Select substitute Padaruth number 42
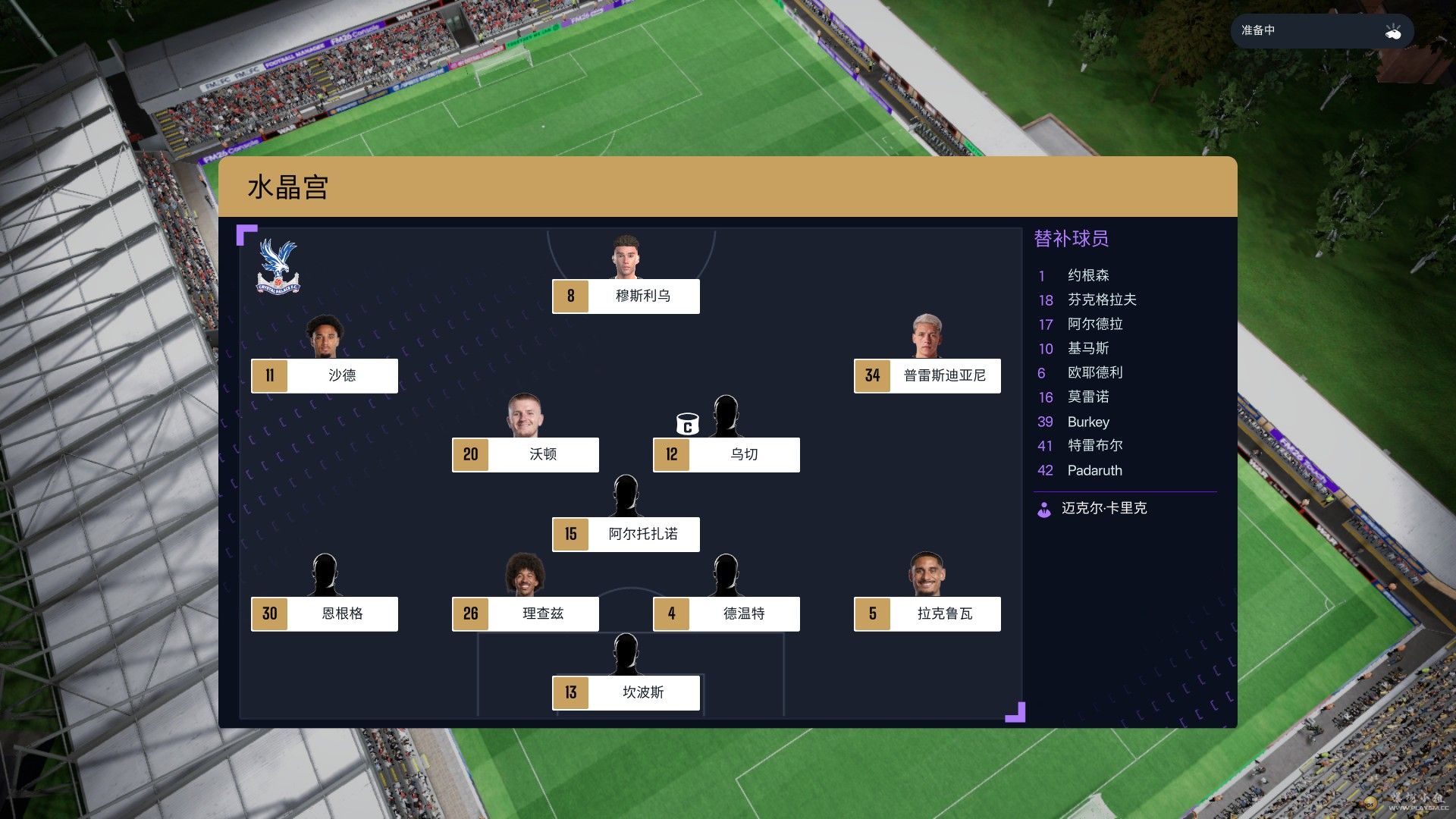The image size is (1456, 819). click(1094, 470)
